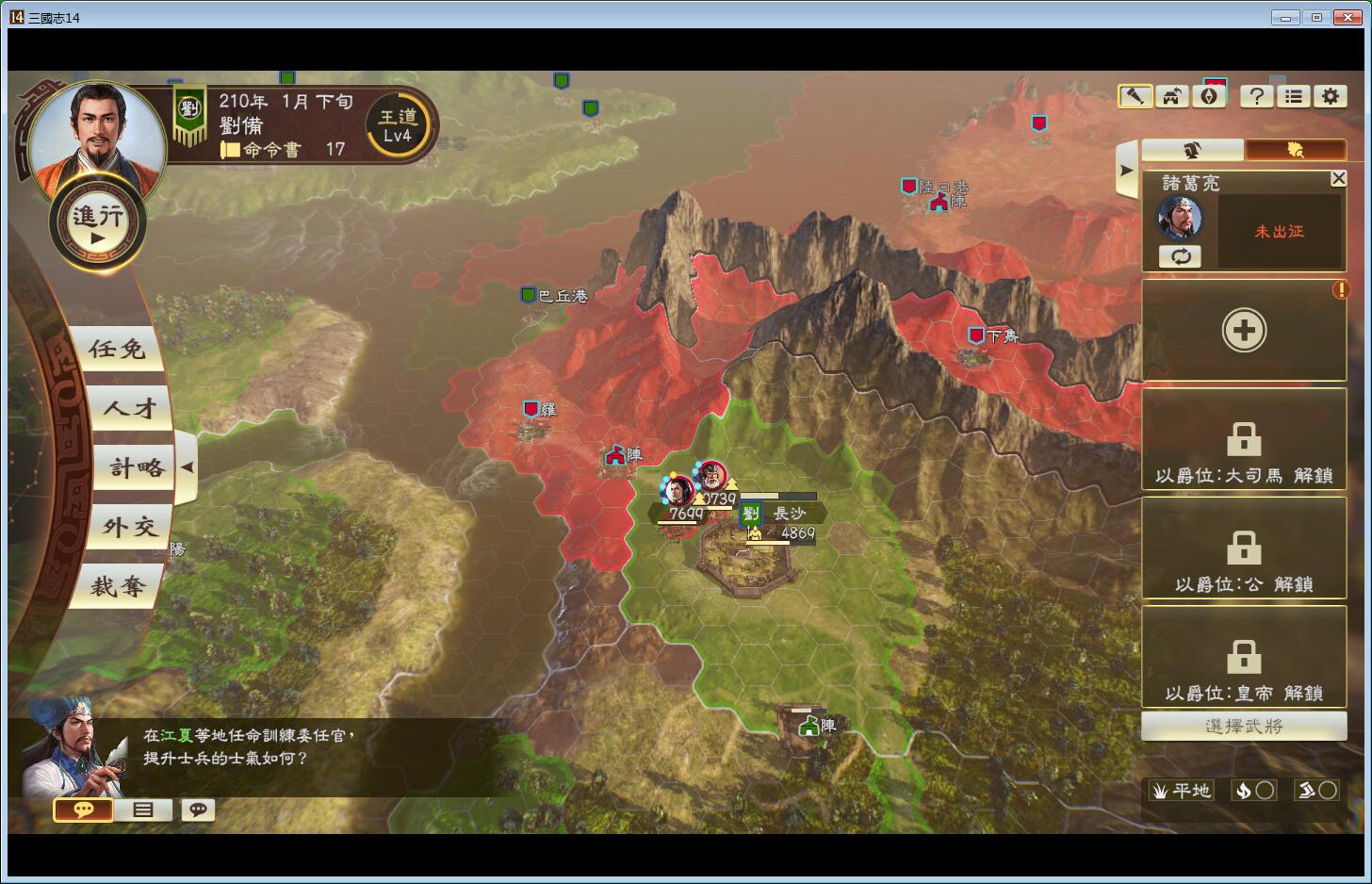
Task: Open the 人才 personnel menu
Action: click(129, 409)
